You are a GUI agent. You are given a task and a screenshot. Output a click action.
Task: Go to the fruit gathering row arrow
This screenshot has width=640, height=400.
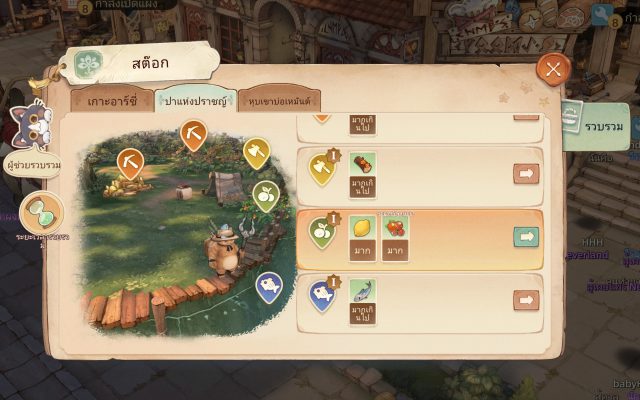tap(526, 236)
